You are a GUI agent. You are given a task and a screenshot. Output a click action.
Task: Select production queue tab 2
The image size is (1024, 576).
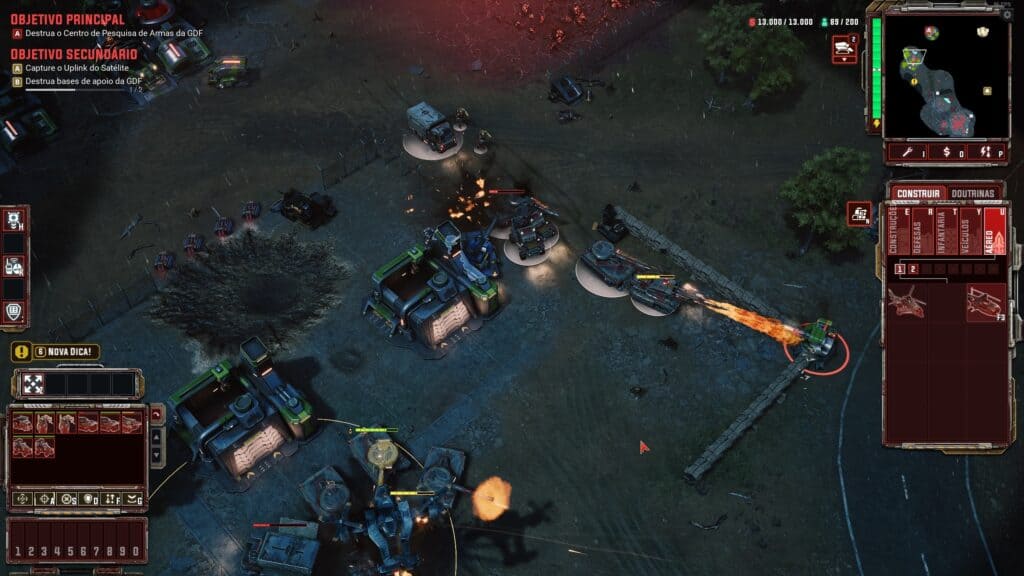click(913, 269)
